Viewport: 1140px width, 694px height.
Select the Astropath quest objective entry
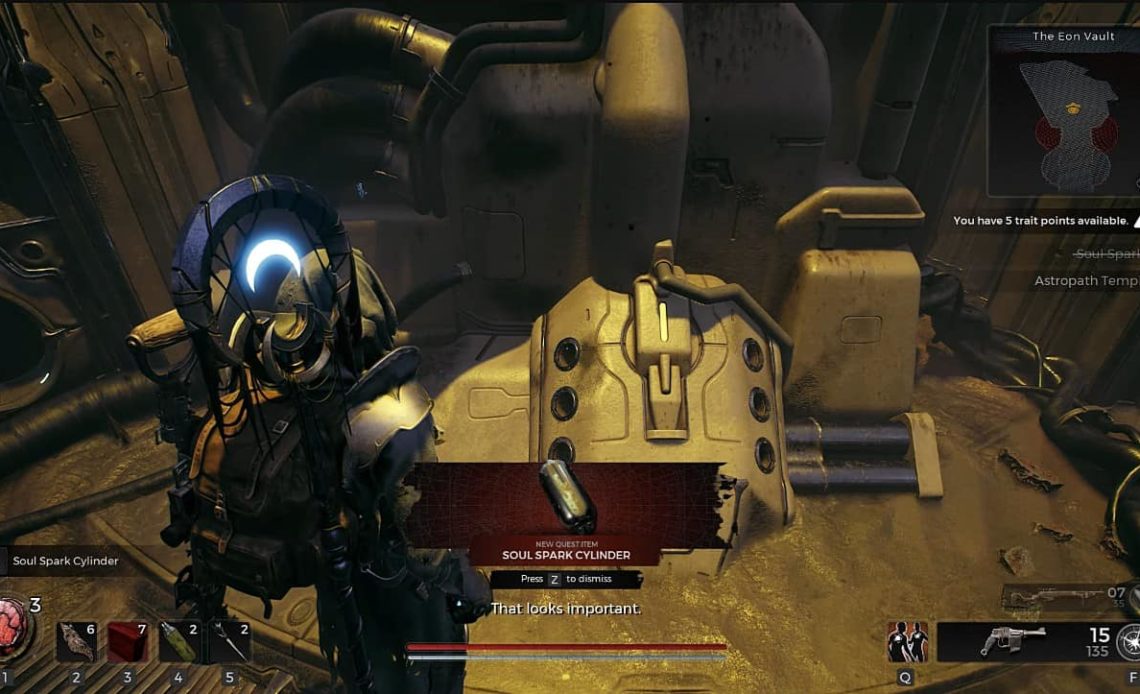pos(1085,282)
